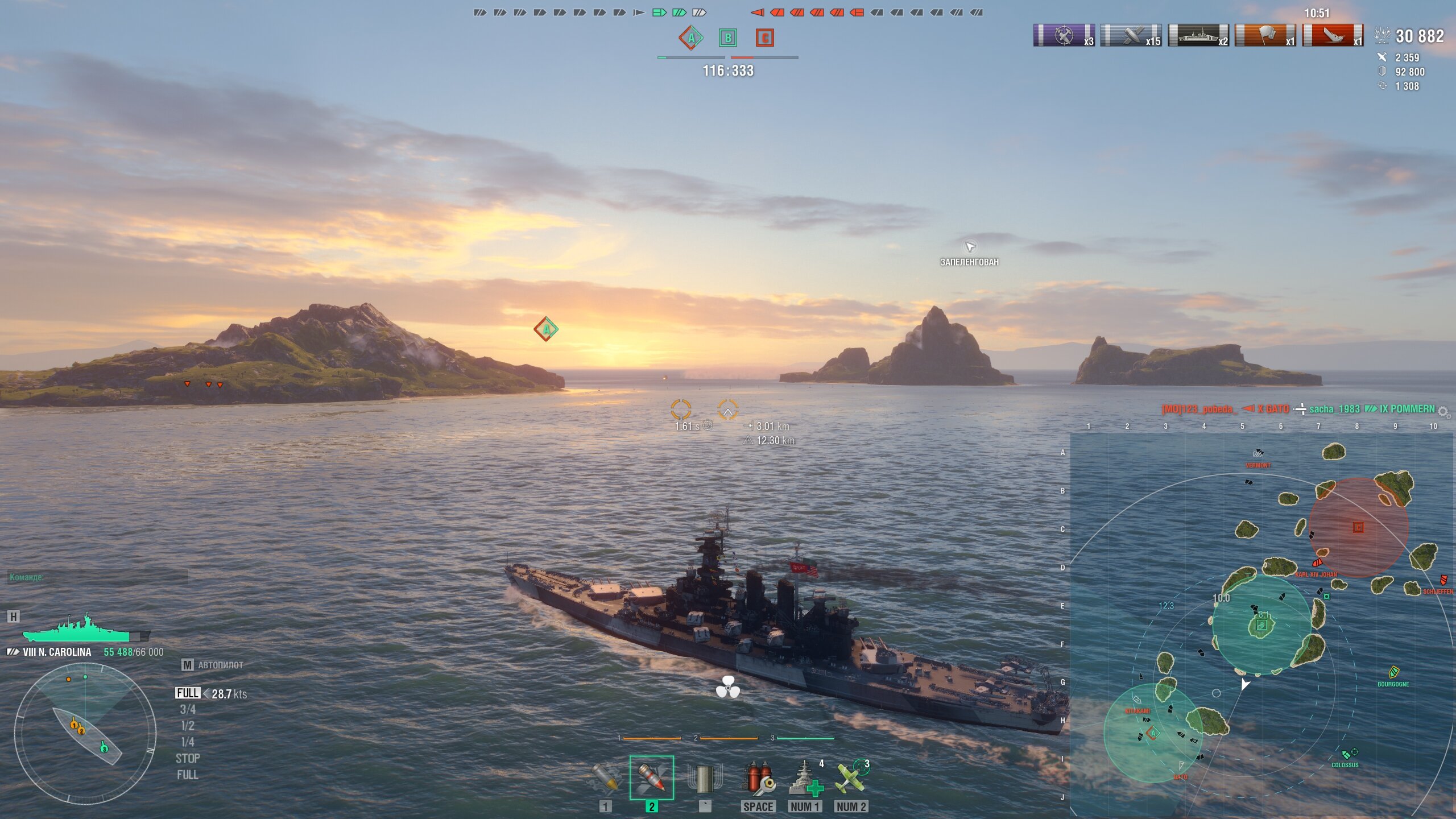The width and height of the screenshot is (1456, 819).
Task: Launch the green Fighter plane consumable
Action: point(851,779)
